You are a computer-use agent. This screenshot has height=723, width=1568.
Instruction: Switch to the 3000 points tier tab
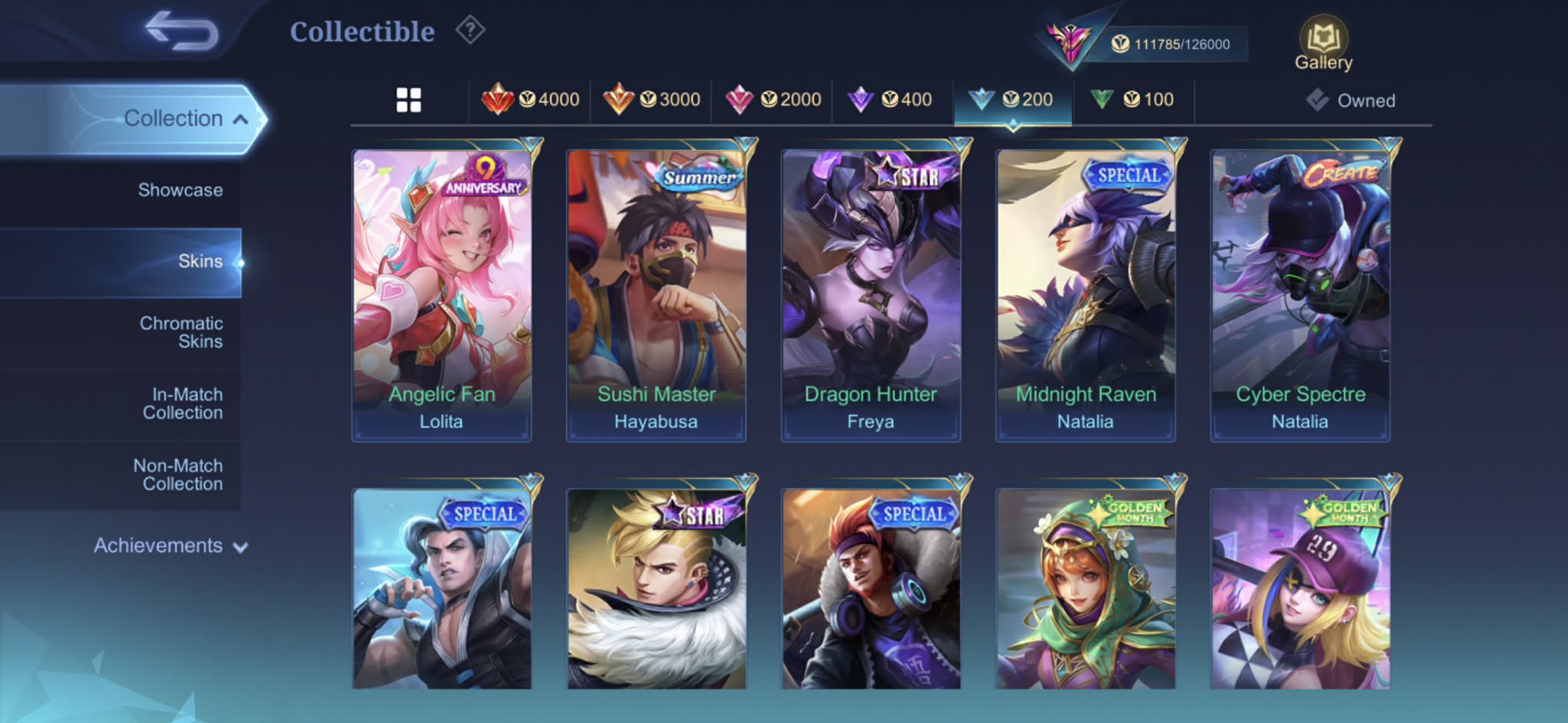tap(652, 100)
